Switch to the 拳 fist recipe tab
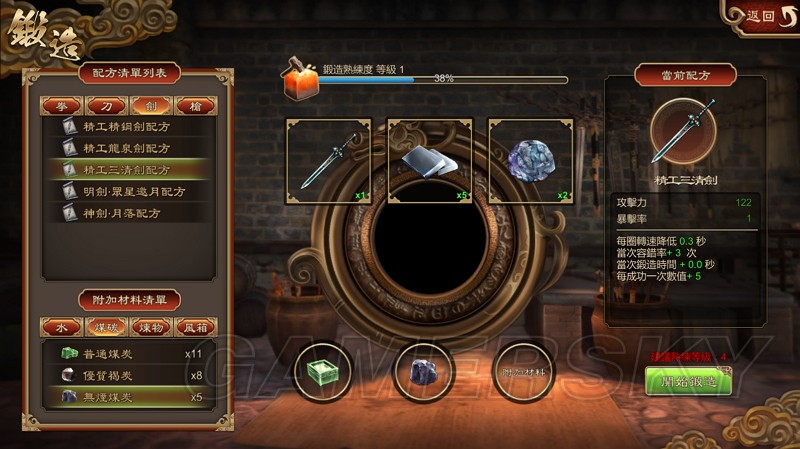Screen dimensions: 800x449 (60, 105)
